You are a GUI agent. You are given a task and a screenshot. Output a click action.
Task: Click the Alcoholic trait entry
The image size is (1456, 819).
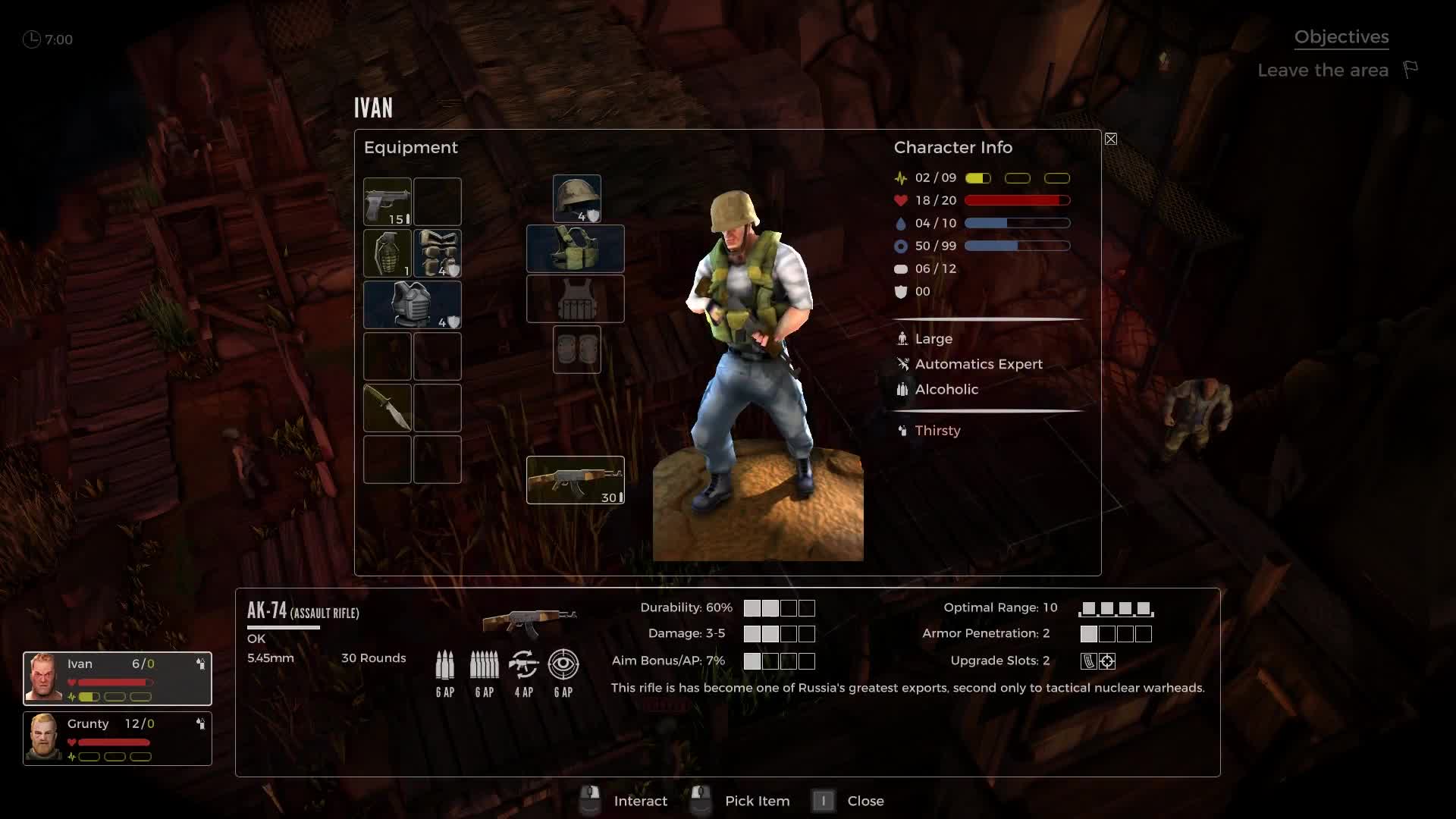pos(946,390)
